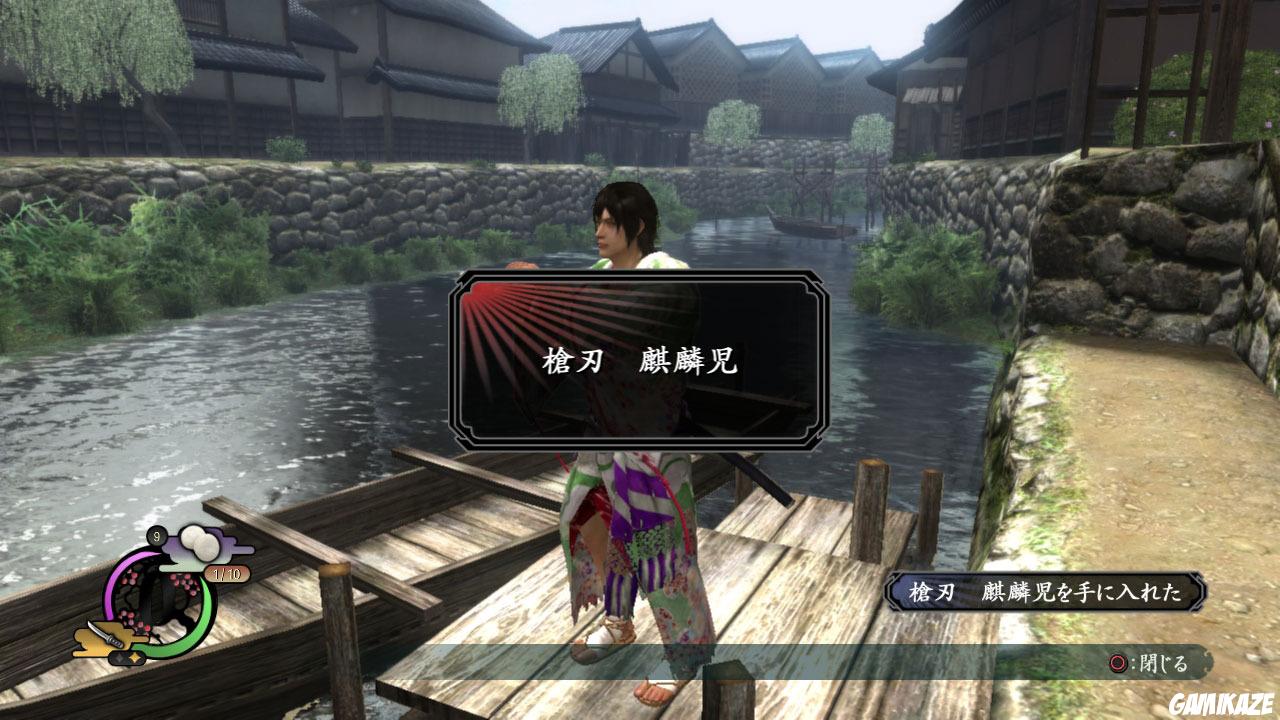
Task: Click the dark diamond icon on the HUD badge
Action: (x=119, y=657)
